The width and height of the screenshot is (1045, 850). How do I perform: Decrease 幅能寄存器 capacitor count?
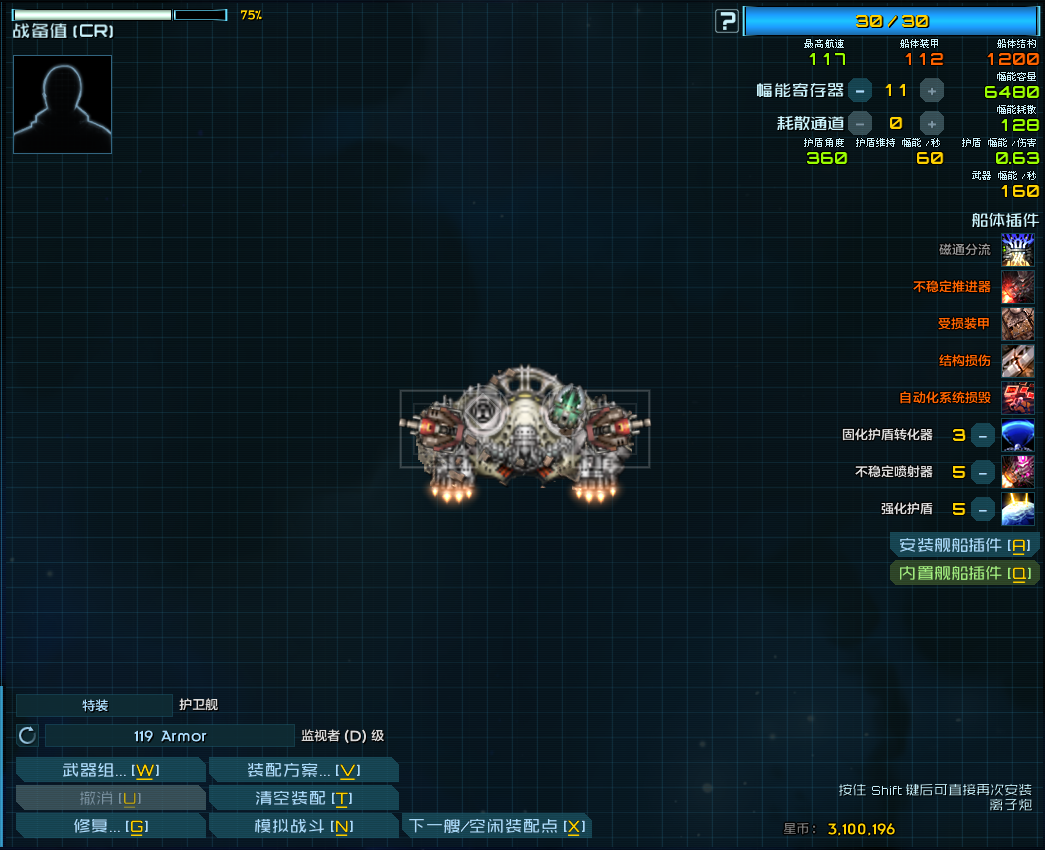click(x=860, y=91)
